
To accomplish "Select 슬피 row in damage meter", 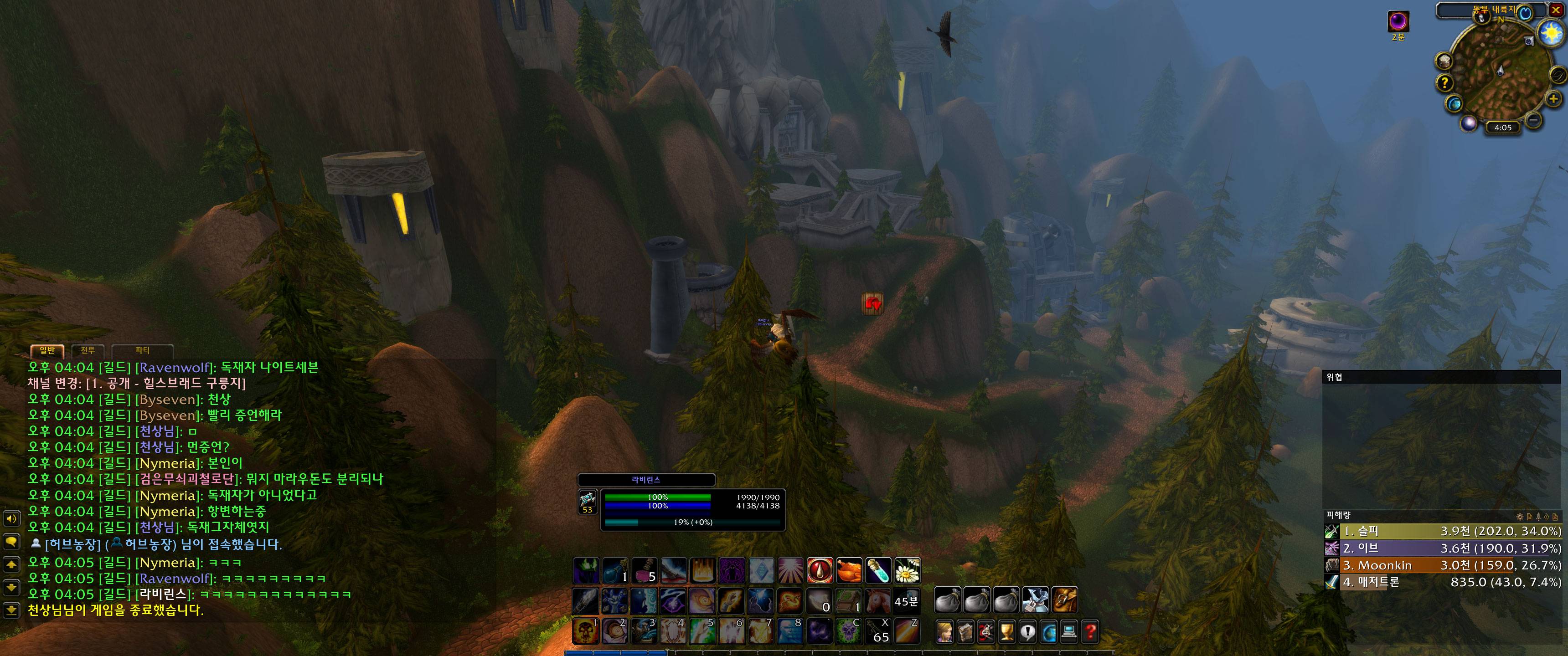I will click(1443, 531).
